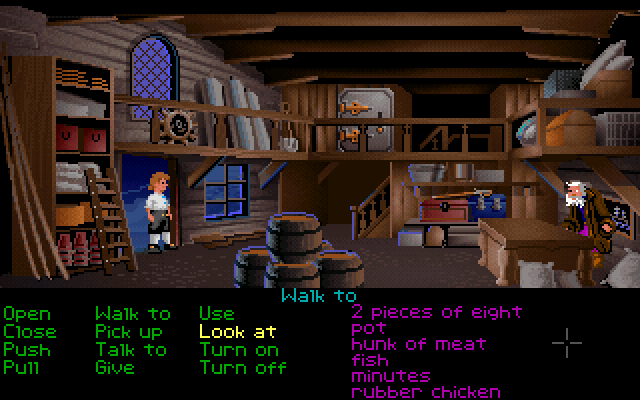Choose the Close verb command

tap(30, 331)
